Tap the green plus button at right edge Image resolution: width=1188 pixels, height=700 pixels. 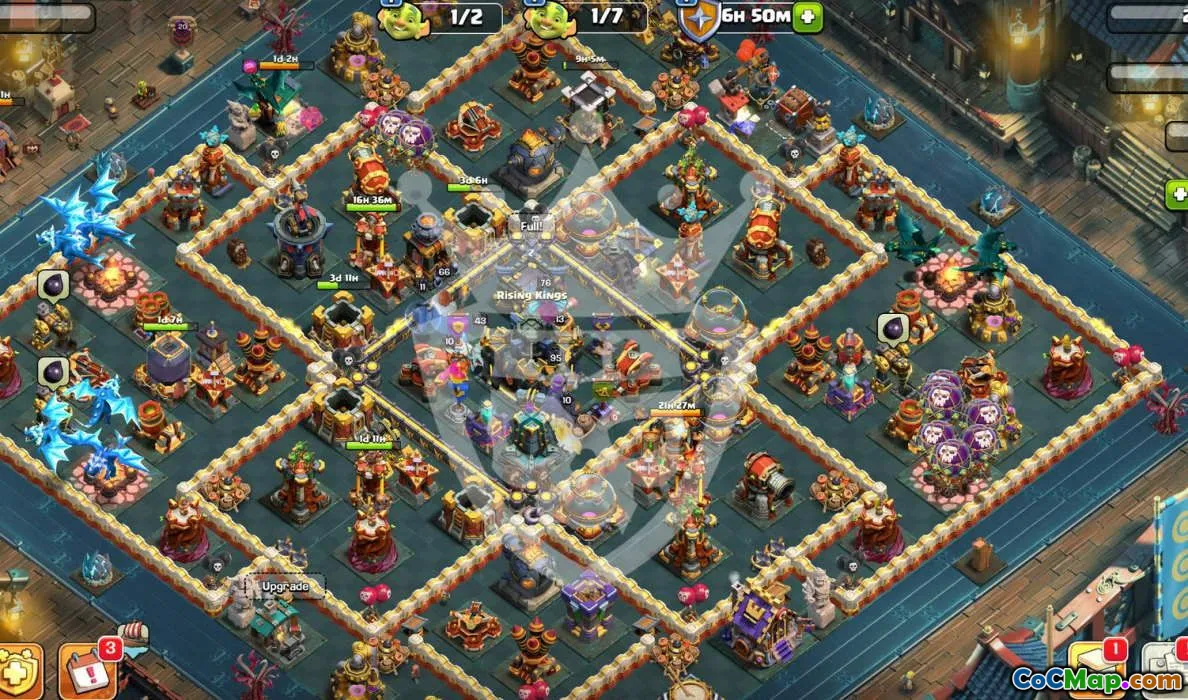(x=1176, y=194)
